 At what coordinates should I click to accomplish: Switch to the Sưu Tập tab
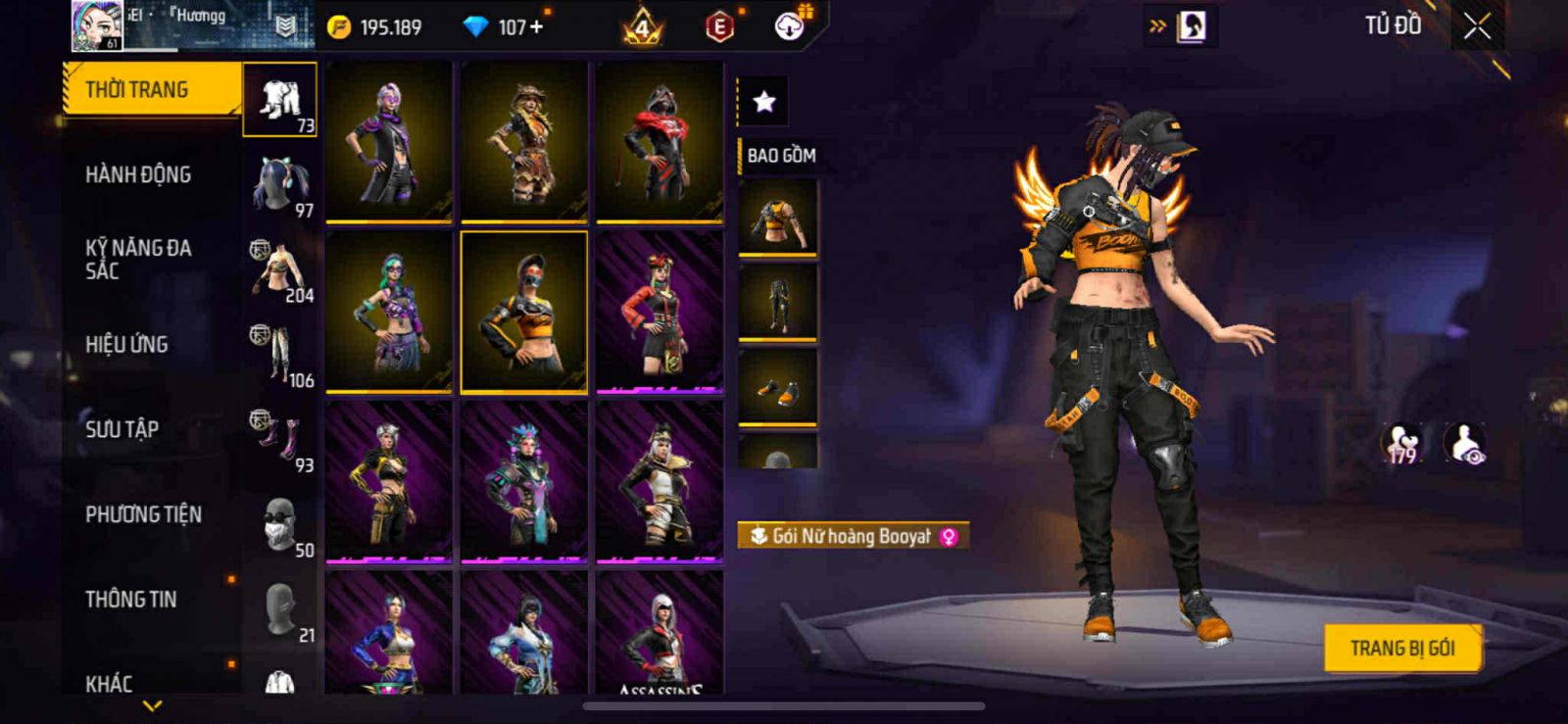click(122, 429)
